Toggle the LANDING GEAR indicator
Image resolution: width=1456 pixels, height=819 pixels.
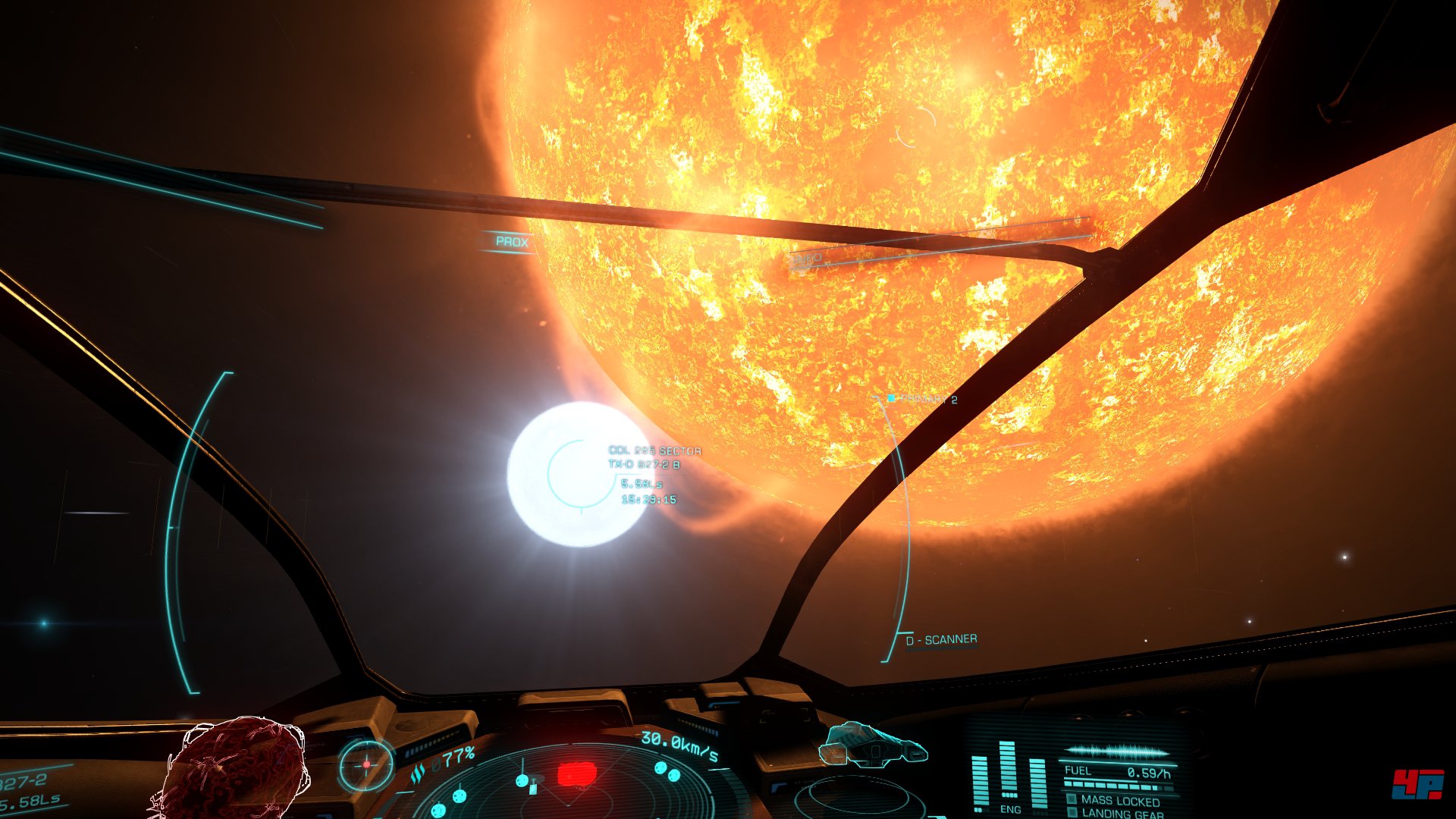pyautogui.click(x=1122, y=814)
